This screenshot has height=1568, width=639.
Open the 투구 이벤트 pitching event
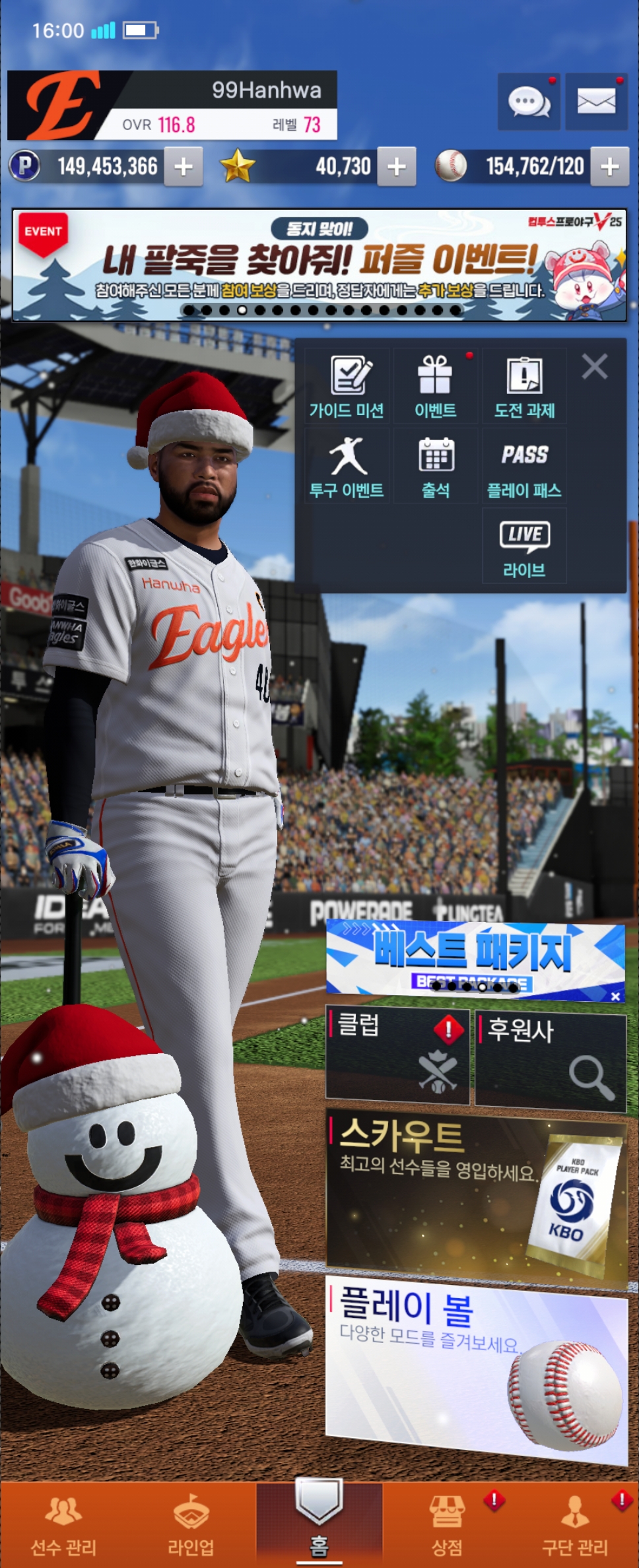pyautogui.click(x=347, y=467)
